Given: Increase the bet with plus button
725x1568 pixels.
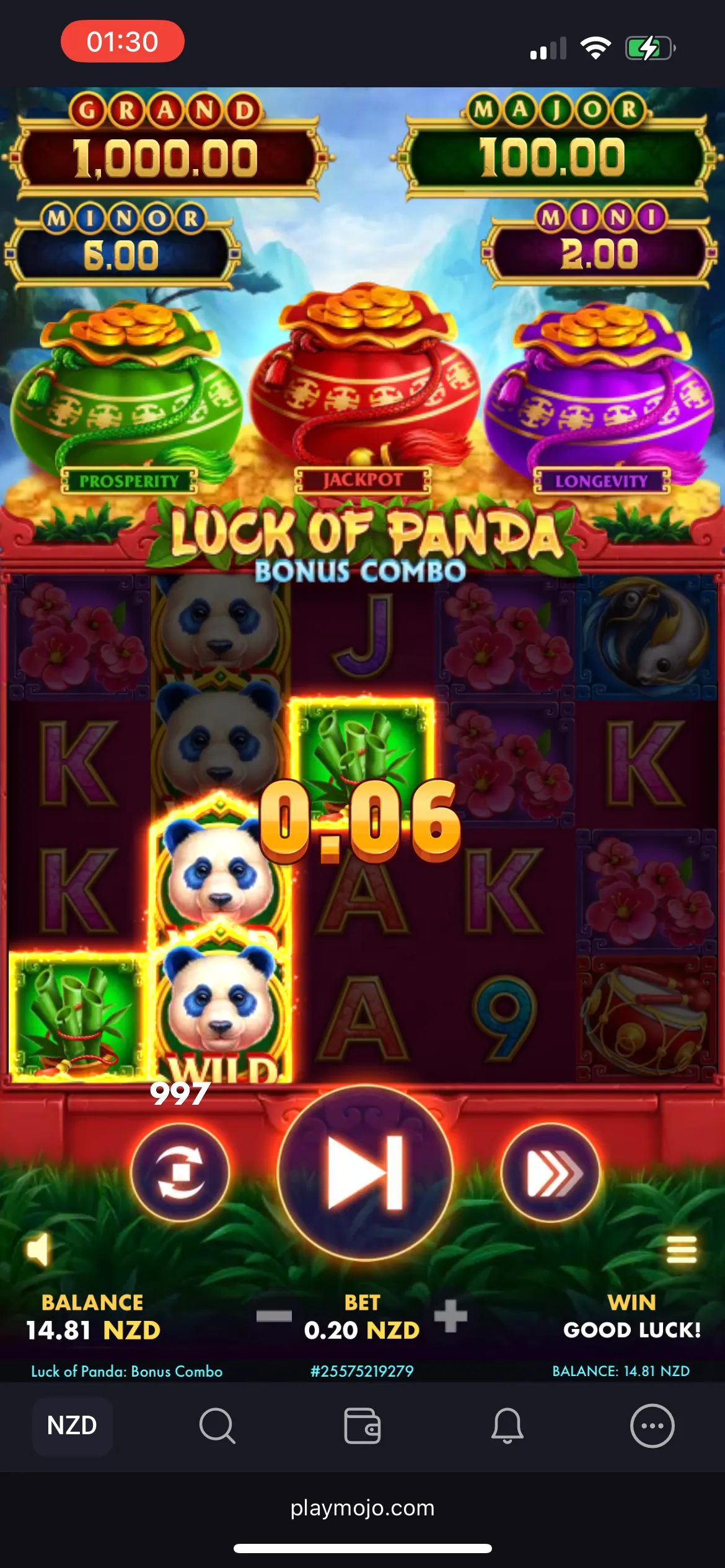Looking at the screenshot, I should pyautogui.click(x=450, y=1316).
